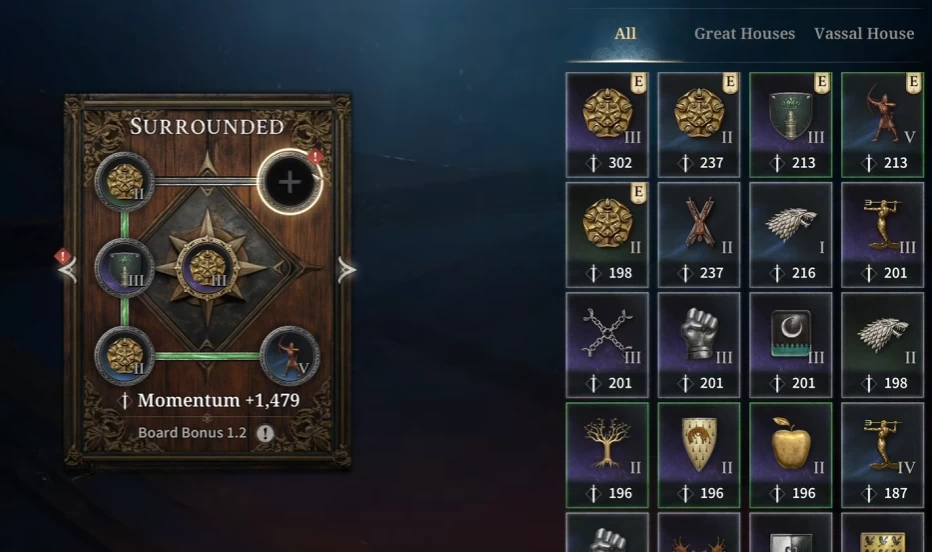
Task: Choose the rose sigil with 302 momentum
Action: [607, 124]
